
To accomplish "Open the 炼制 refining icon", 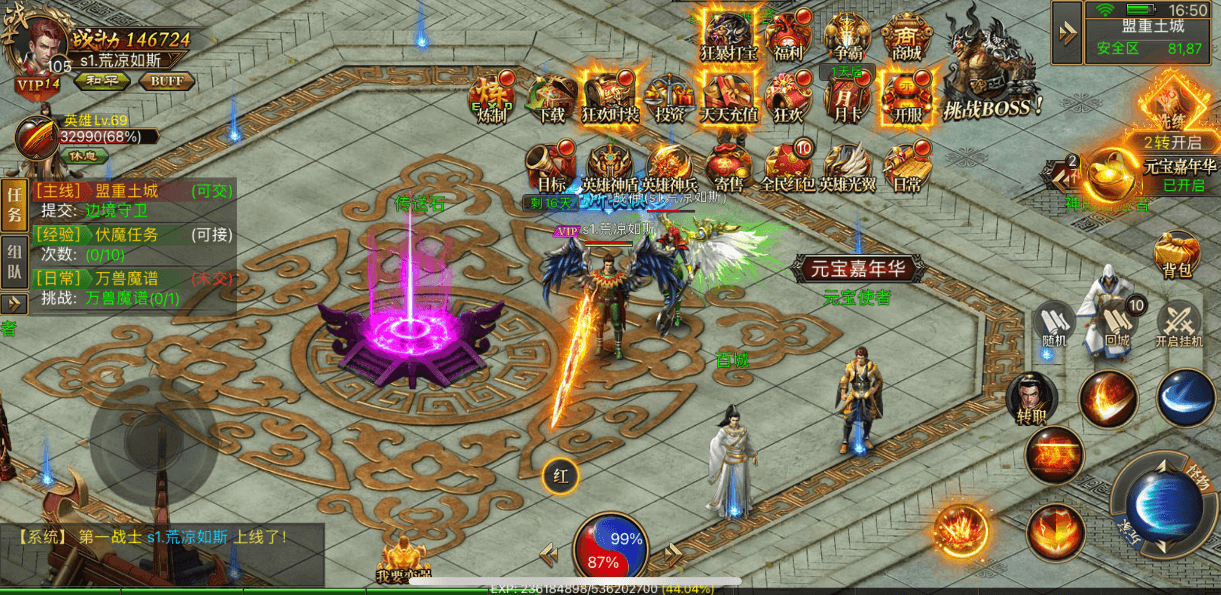I will [x=491, y=99].
